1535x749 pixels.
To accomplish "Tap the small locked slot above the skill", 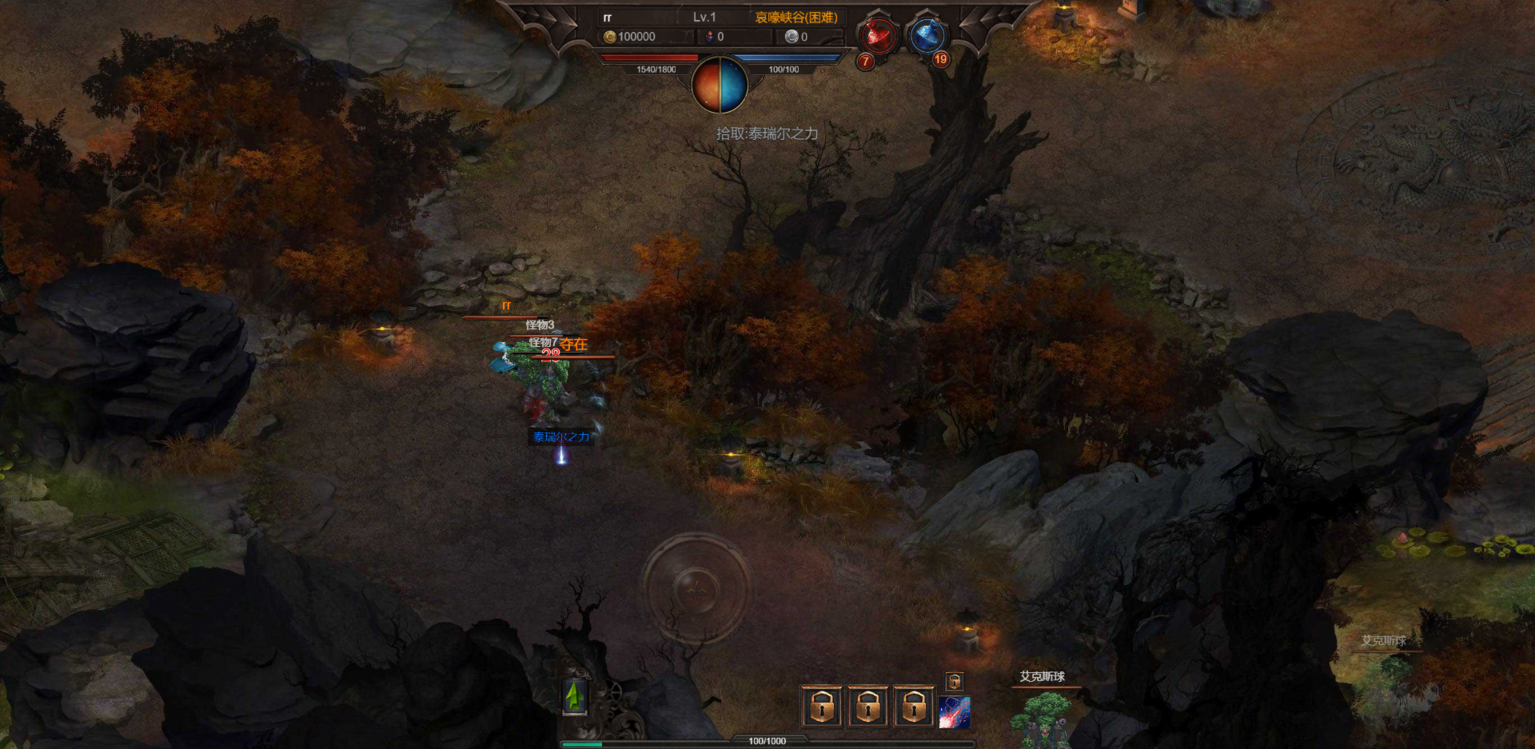I will tap(954, 681).
